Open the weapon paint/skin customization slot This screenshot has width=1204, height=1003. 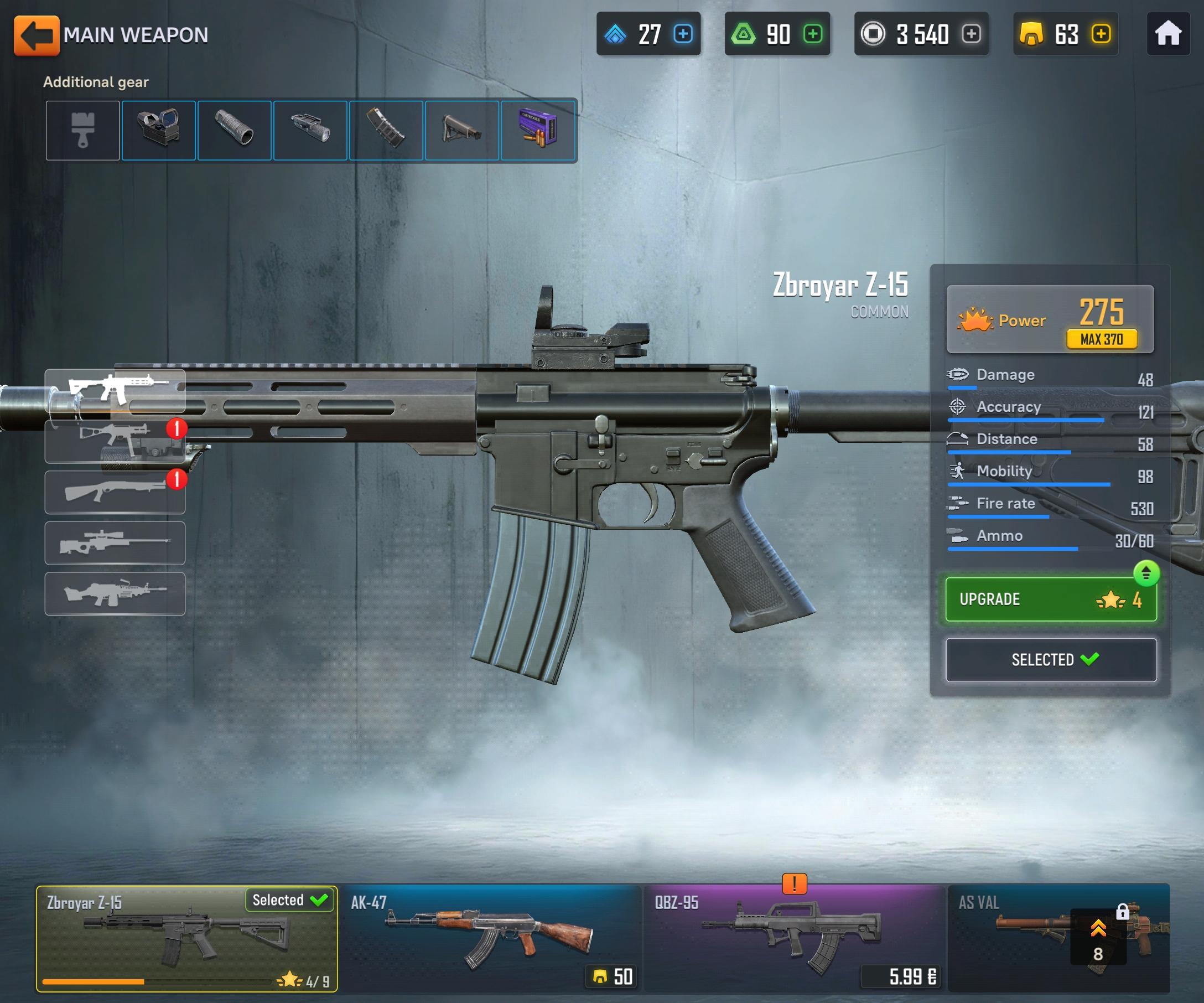[x=82, y=130]
